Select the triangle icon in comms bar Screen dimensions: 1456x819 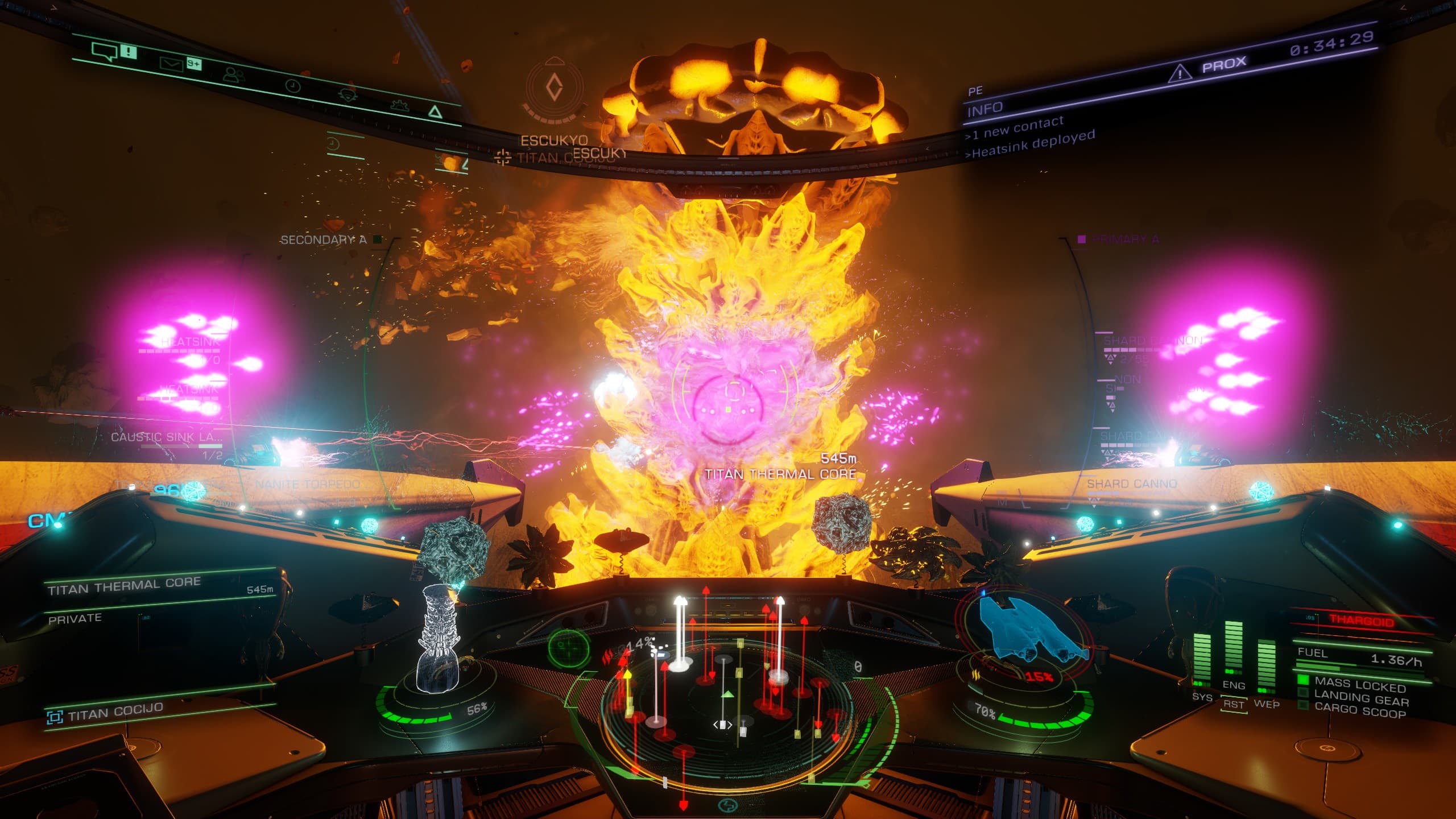(435, 111)
